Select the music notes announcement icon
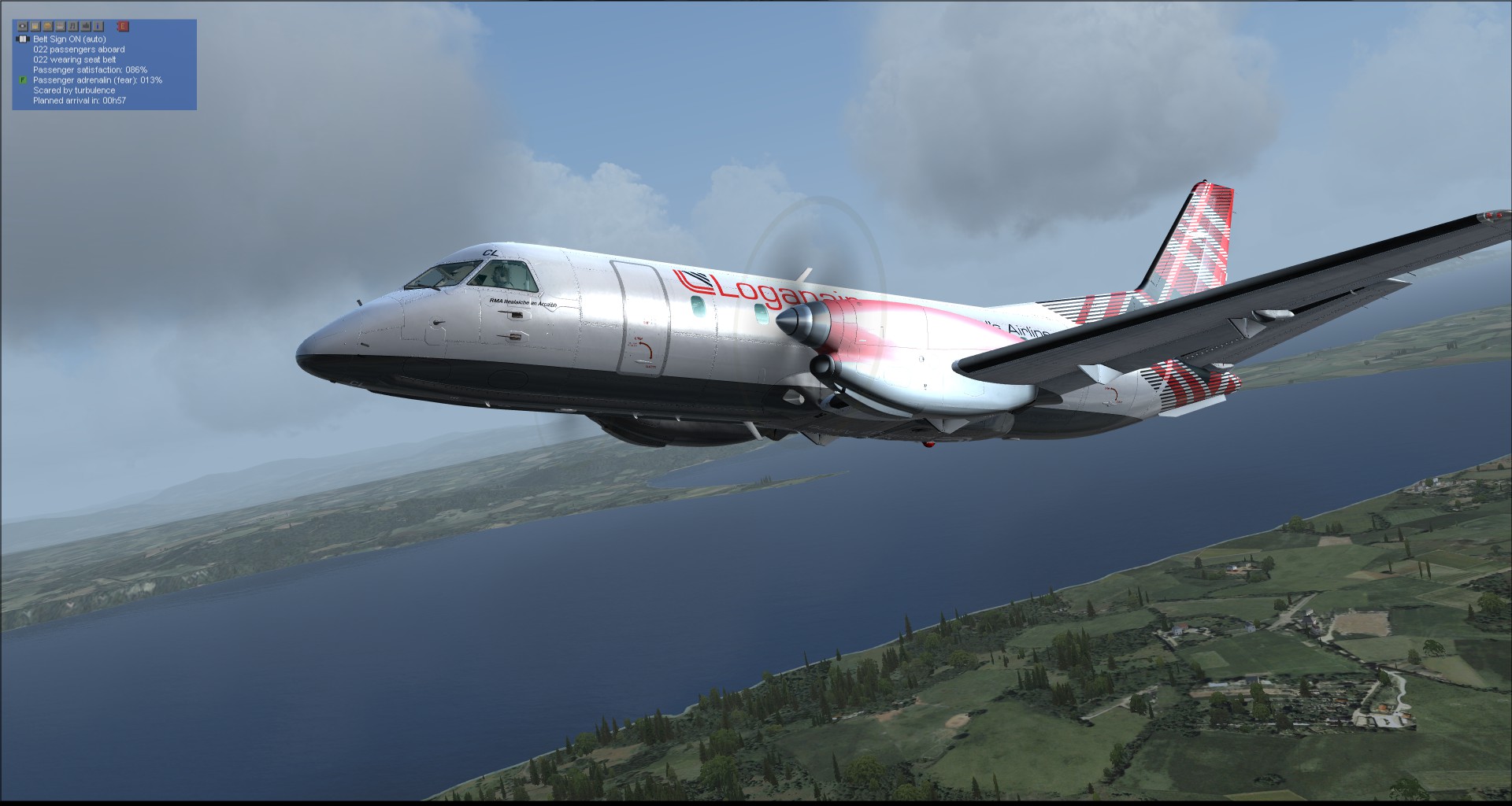The width and height of the screenshot is (1512, 806). coord(72,26)
